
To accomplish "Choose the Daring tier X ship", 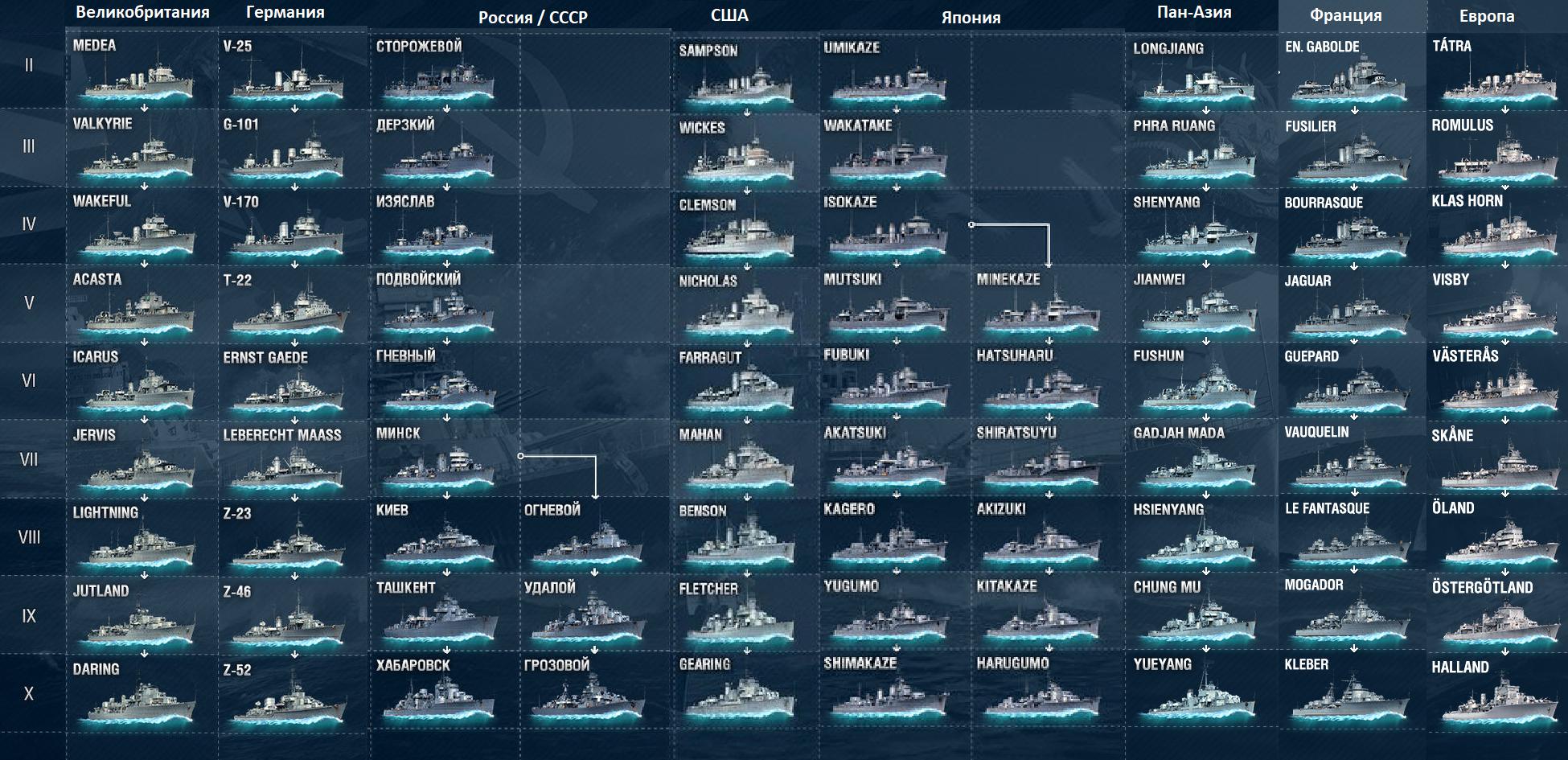I will pos(138,696).
